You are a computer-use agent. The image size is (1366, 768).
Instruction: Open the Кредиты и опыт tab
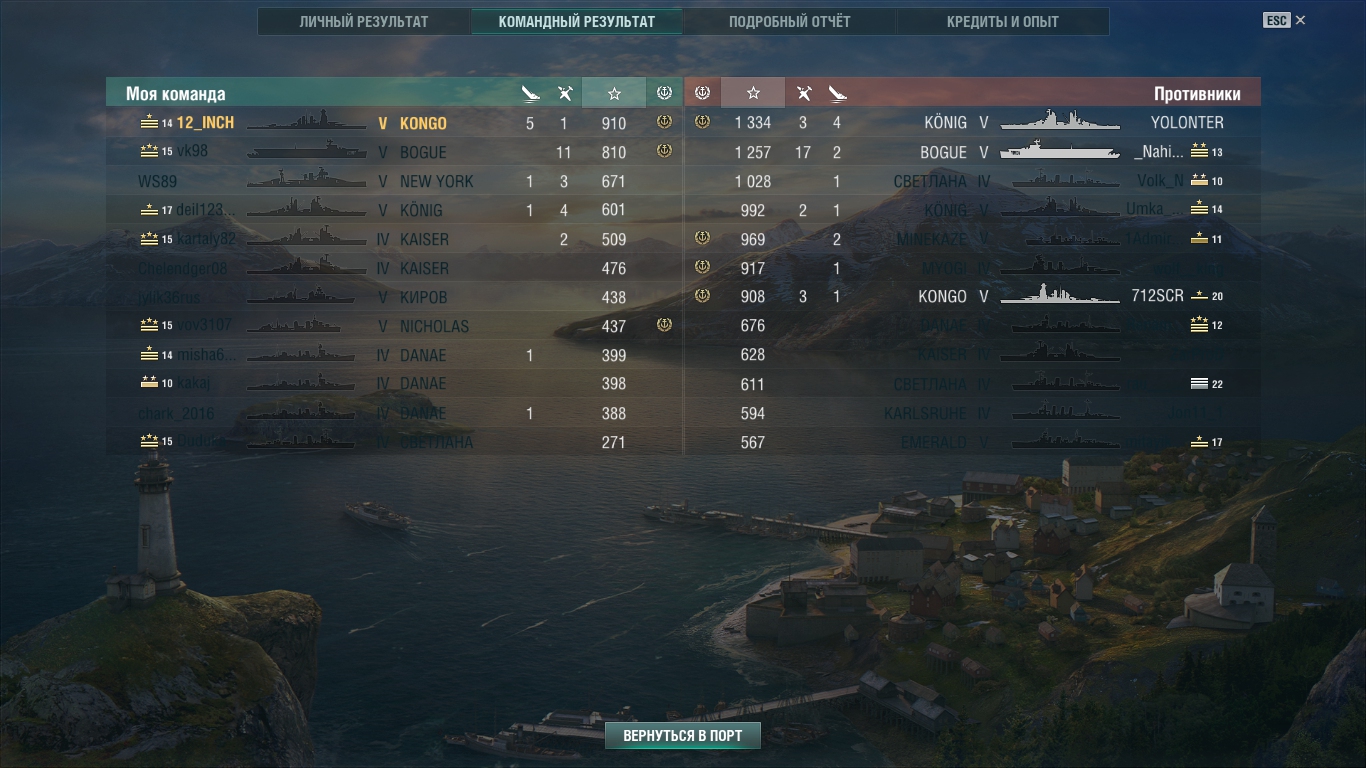point(1002,21)
